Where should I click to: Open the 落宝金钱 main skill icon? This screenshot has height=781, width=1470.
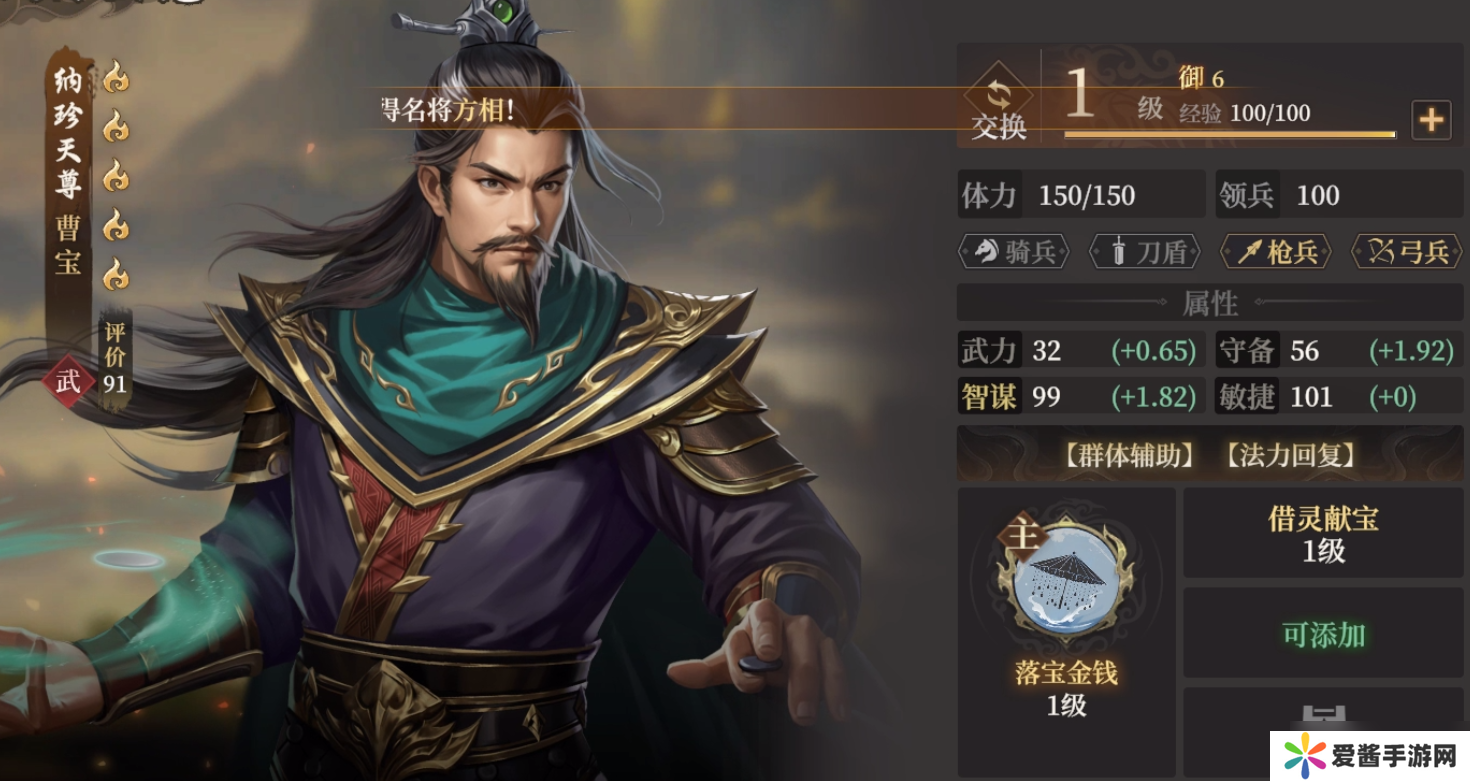coord(1066,582)
